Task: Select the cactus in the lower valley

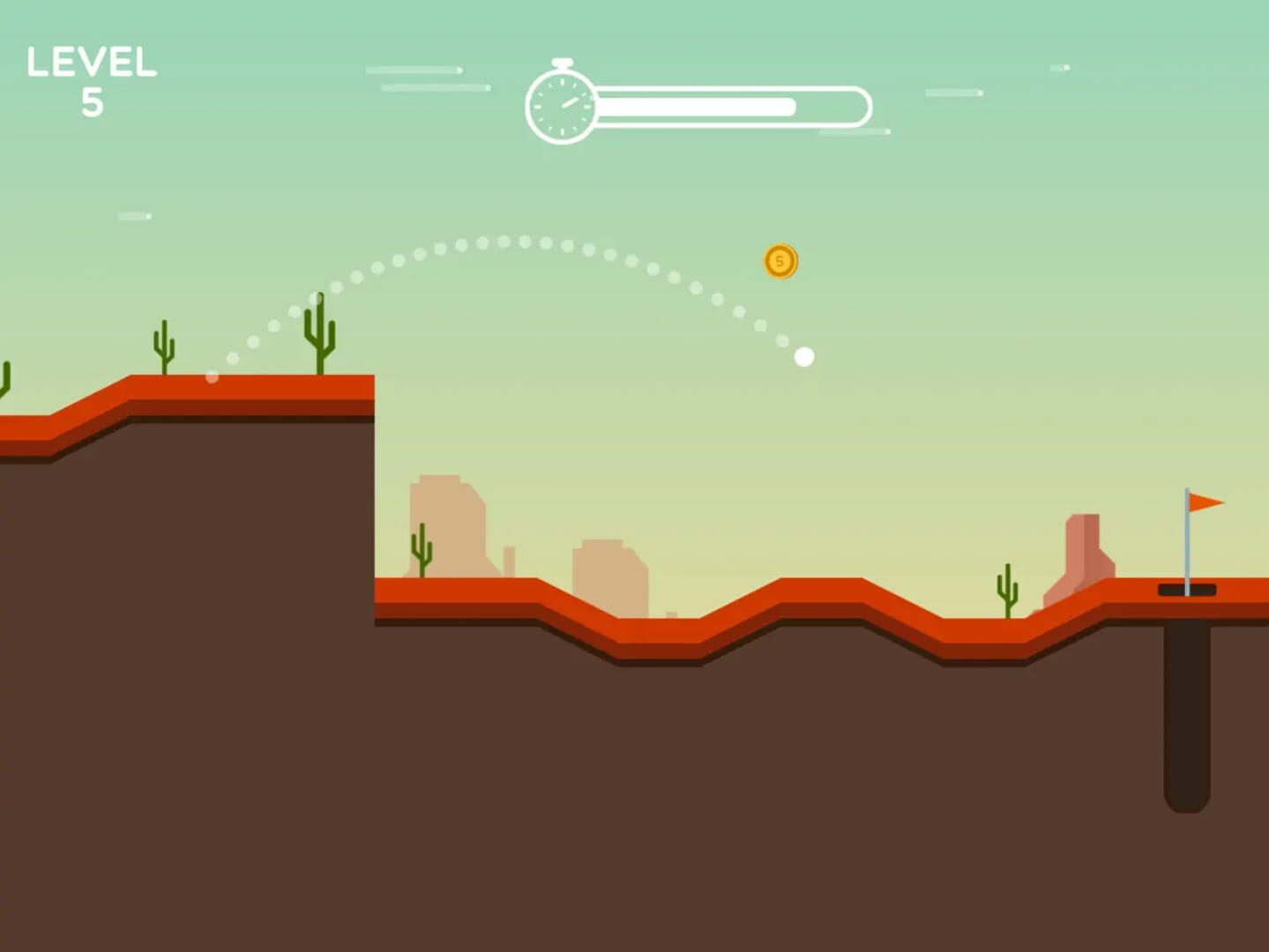Action: click(x=423, y=551)
